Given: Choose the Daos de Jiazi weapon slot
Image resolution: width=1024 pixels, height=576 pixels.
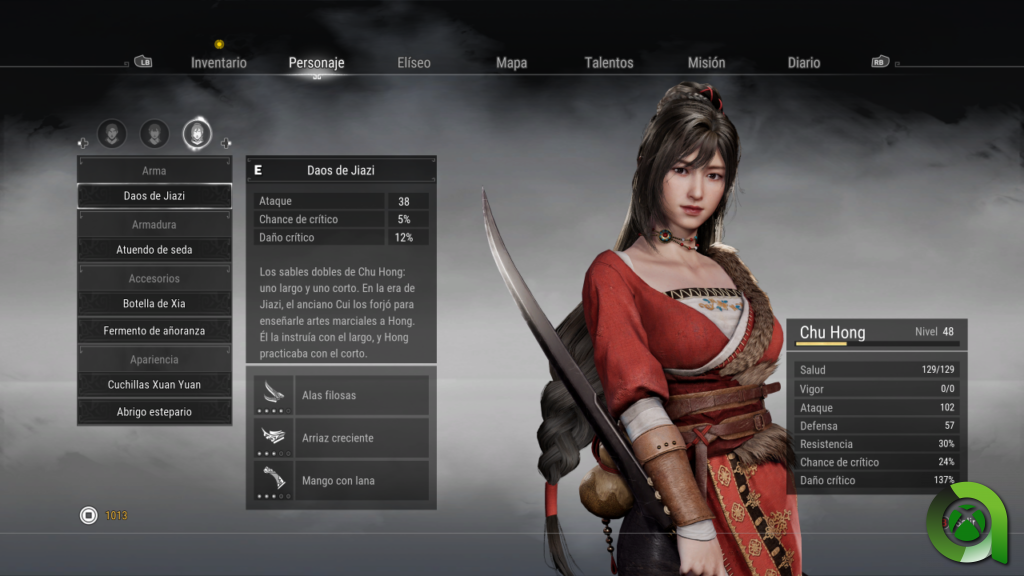Looking at the screenshot, I should click(154, 196).
